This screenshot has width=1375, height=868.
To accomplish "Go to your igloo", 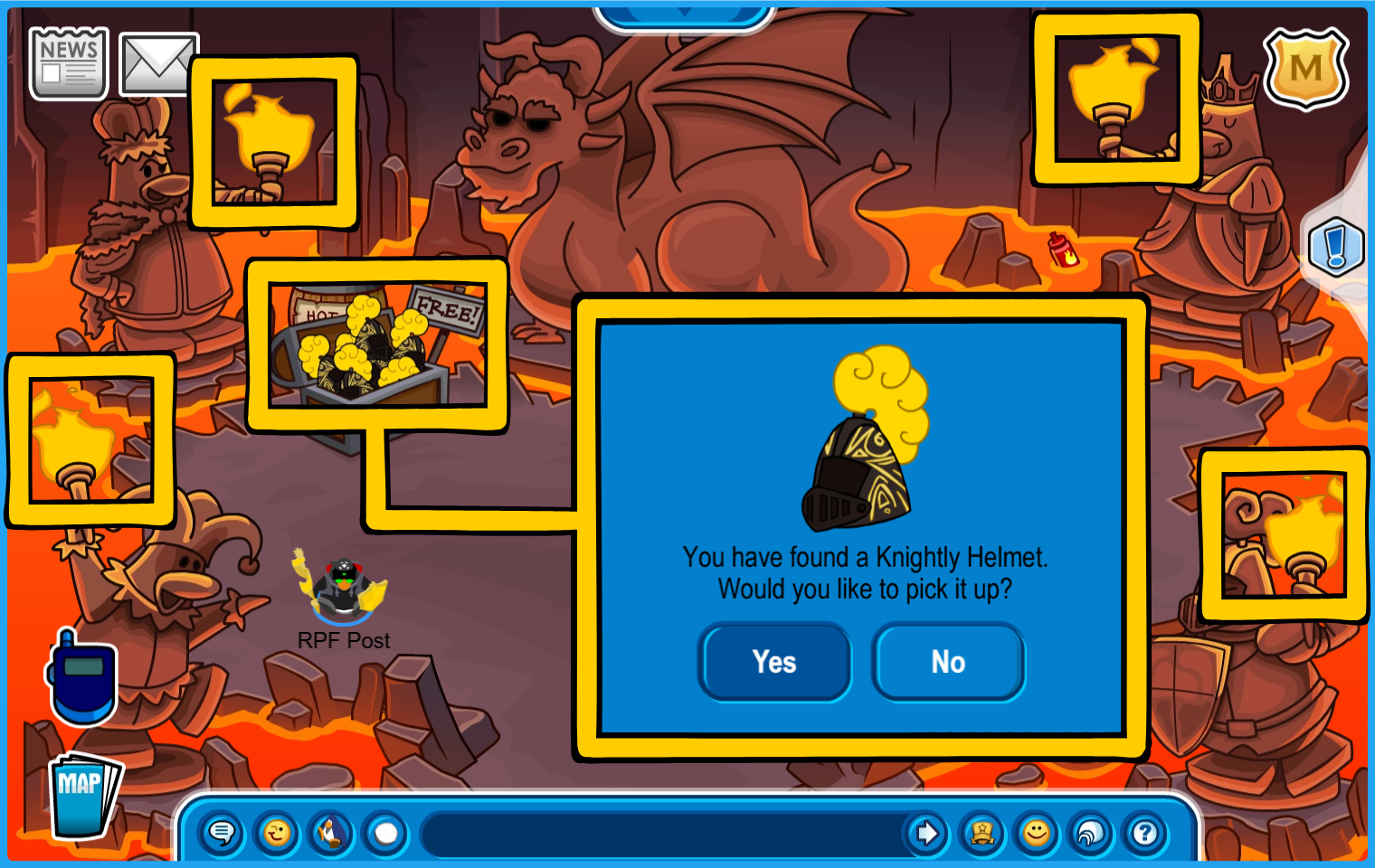I will click(1091, 833).
